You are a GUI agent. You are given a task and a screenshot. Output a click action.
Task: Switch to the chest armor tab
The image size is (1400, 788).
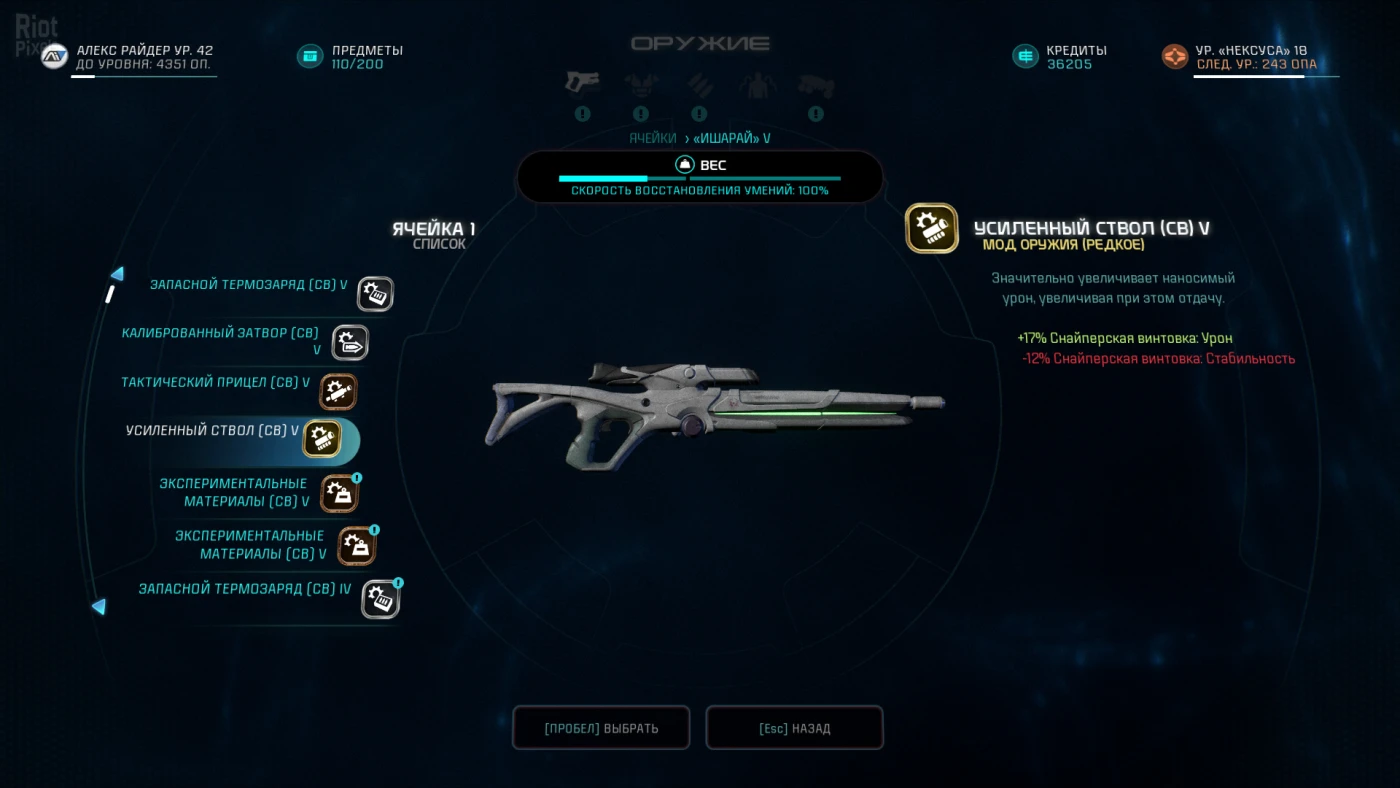(x=641, y=85)
